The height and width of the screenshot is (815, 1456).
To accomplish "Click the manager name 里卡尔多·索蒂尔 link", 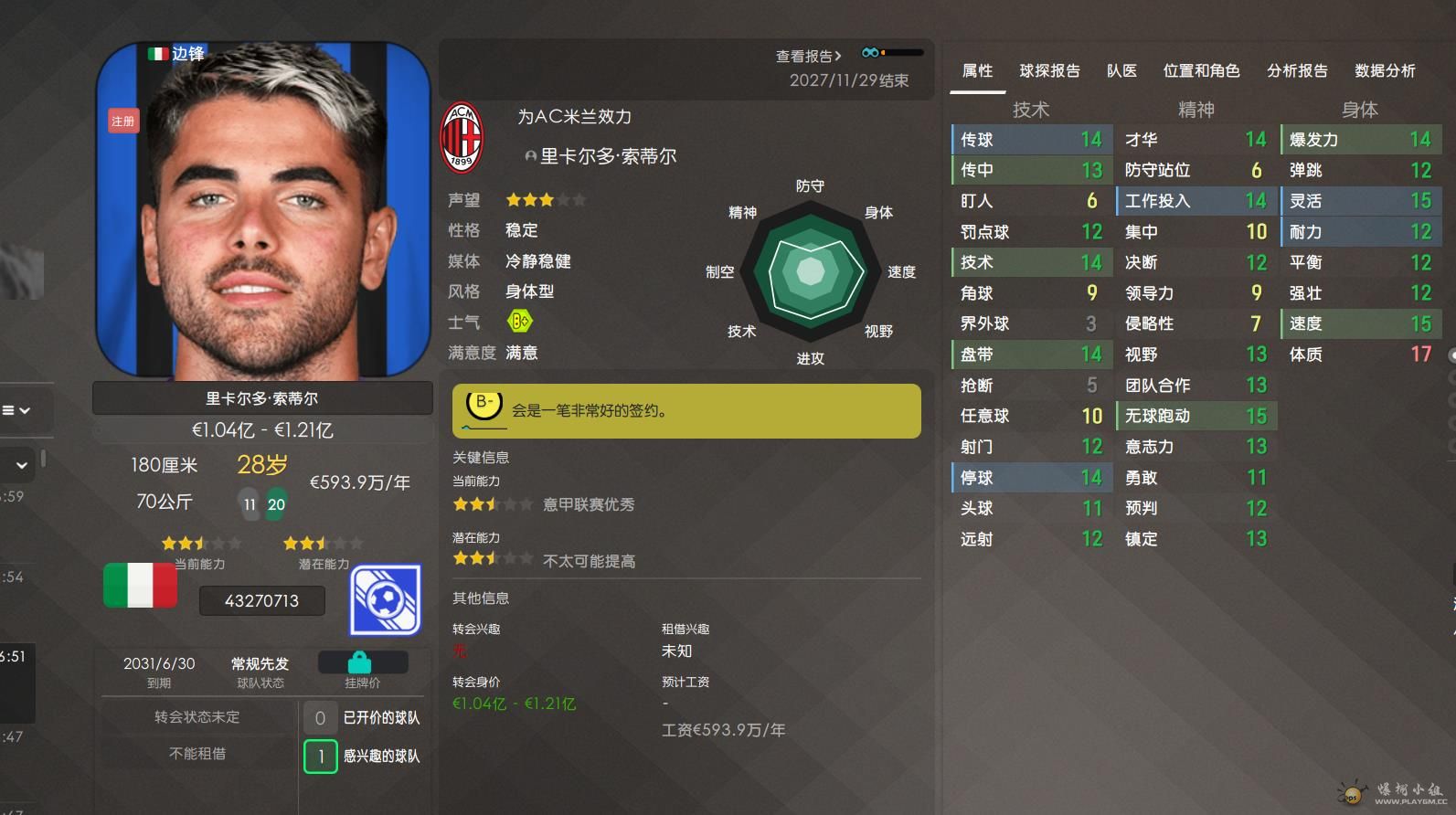I will click(608, 156).
